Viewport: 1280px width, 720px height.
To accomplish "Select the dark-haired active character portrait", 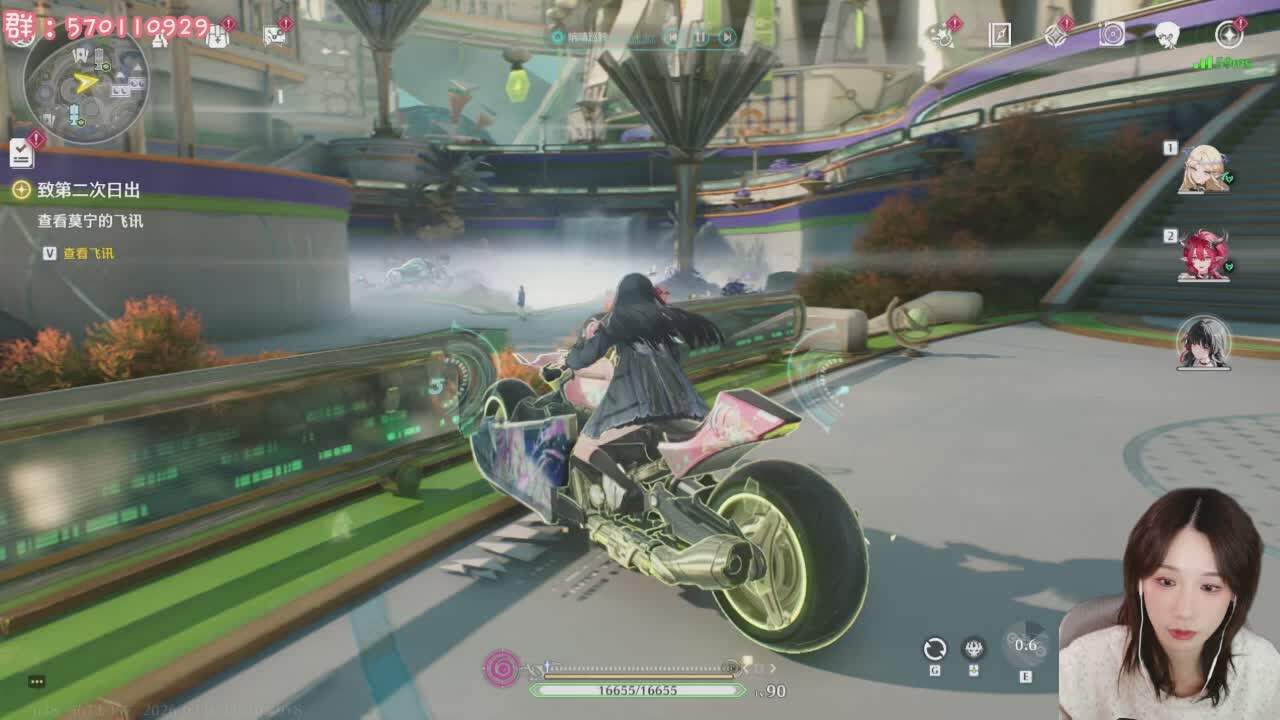I will point(1202,342).
